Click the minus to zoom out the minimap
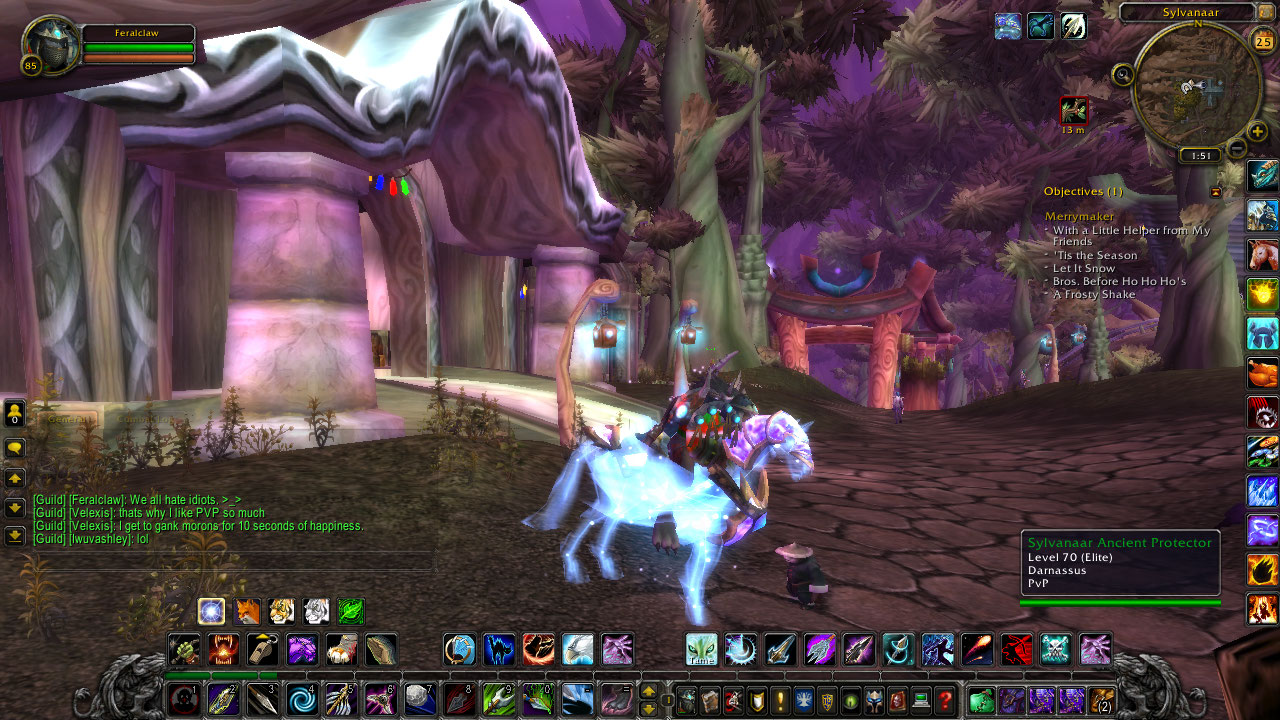Screen dimensions: 1280x720 click(x=1236, y=149)
